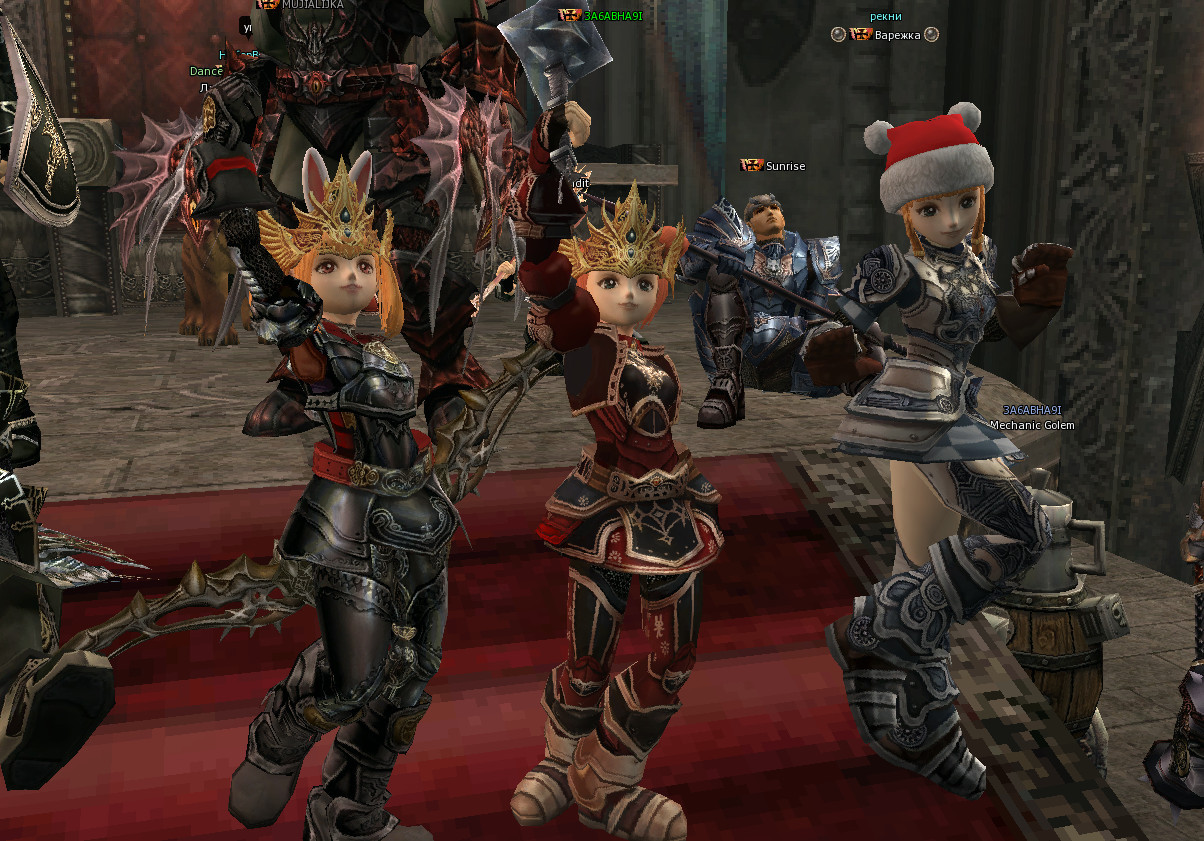Click the Mechanic Golem name label
1204x841 pixels.
(1031, 425)
